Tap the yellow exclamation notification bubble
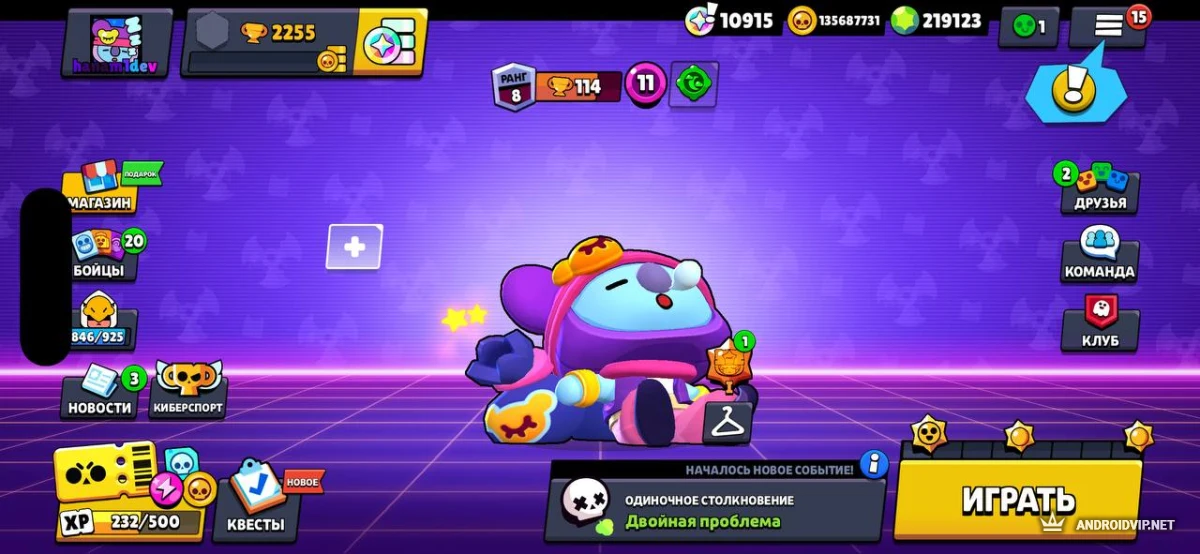1200x554 pixels. click(1073, 91)
